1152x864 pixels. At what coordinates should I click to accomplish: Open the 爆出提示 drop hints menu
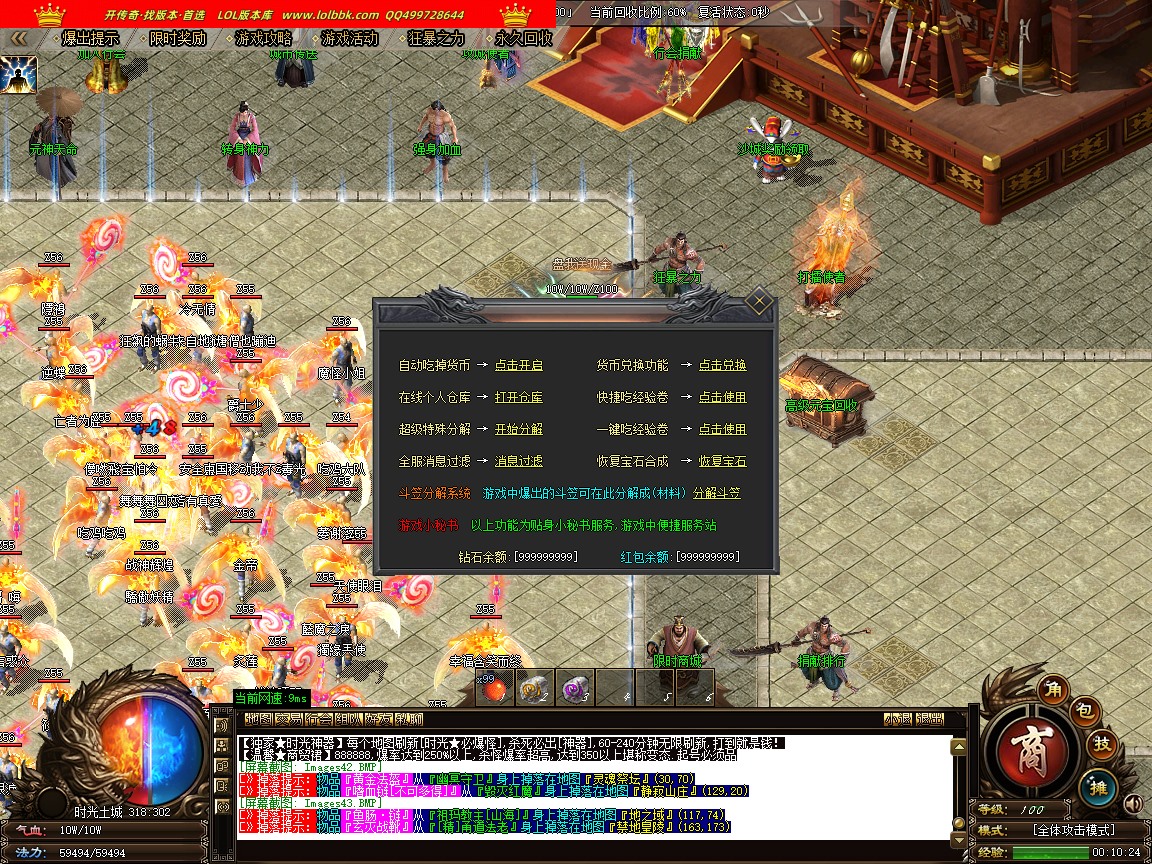coord(91,39)
